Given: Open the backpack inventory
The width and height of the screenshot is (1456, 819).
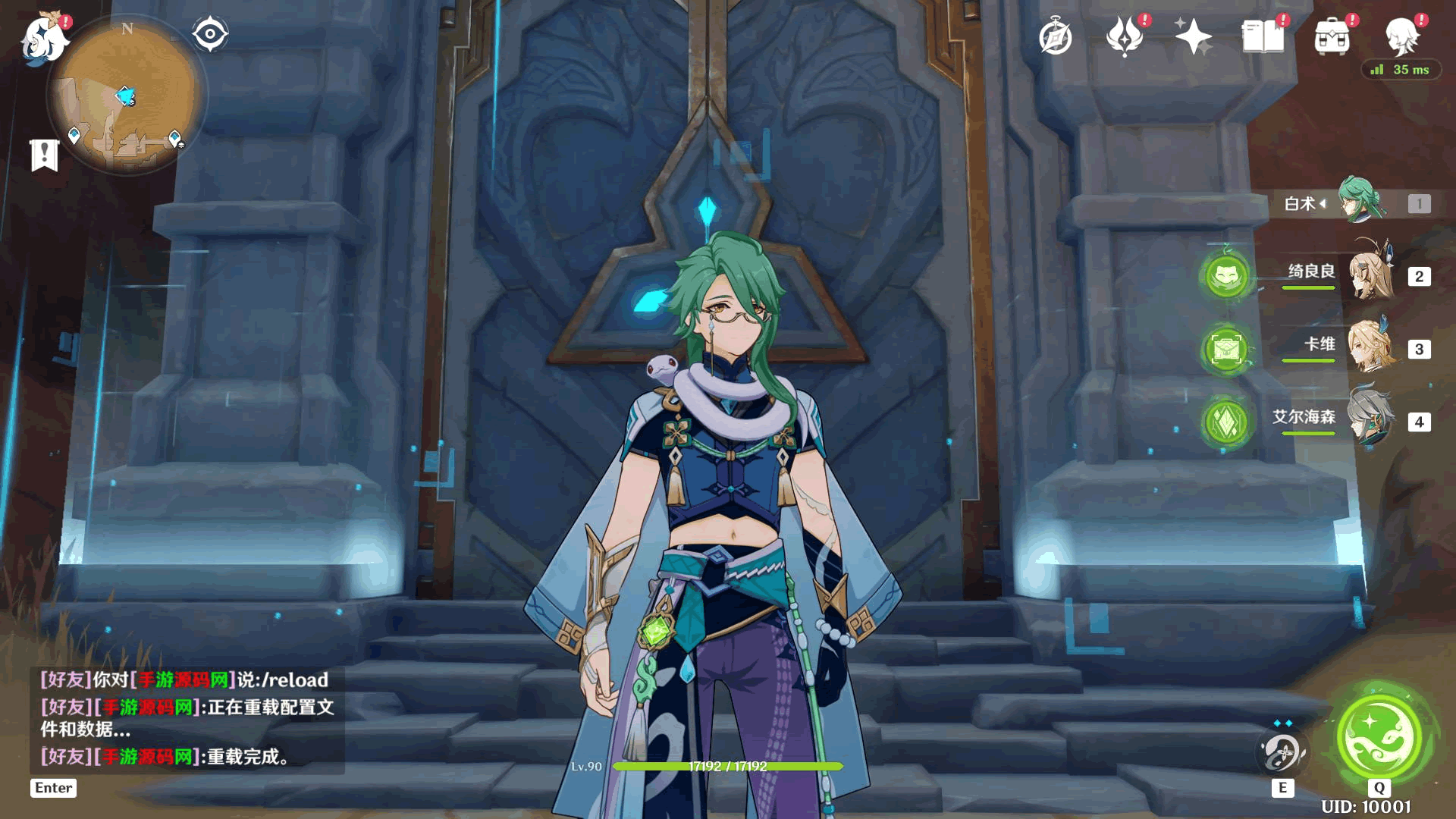Looking at the screenshot, I should (x=1332, y=36).
